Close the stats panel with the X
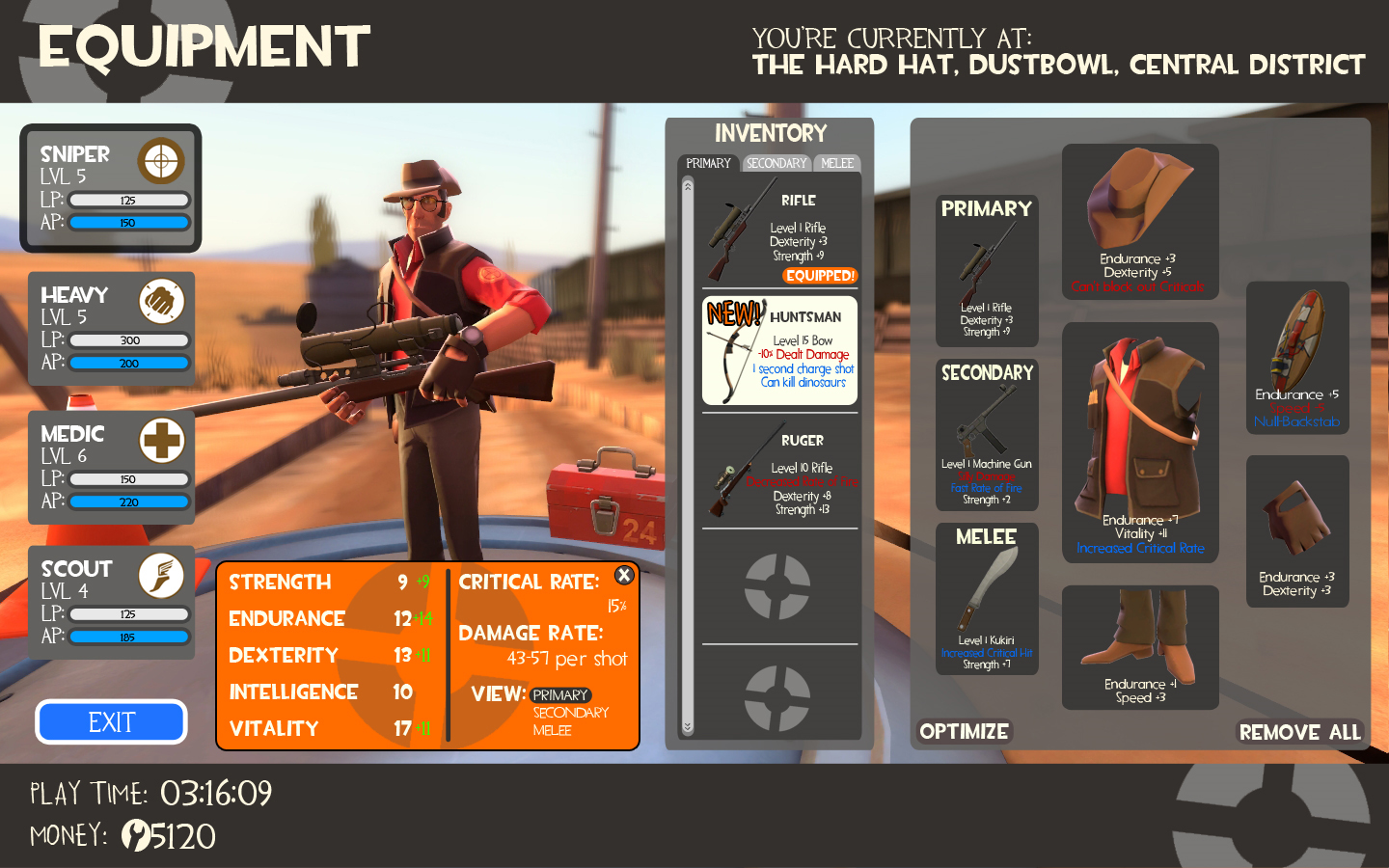This screenshot has height=868, width=1389. (624, 575)
